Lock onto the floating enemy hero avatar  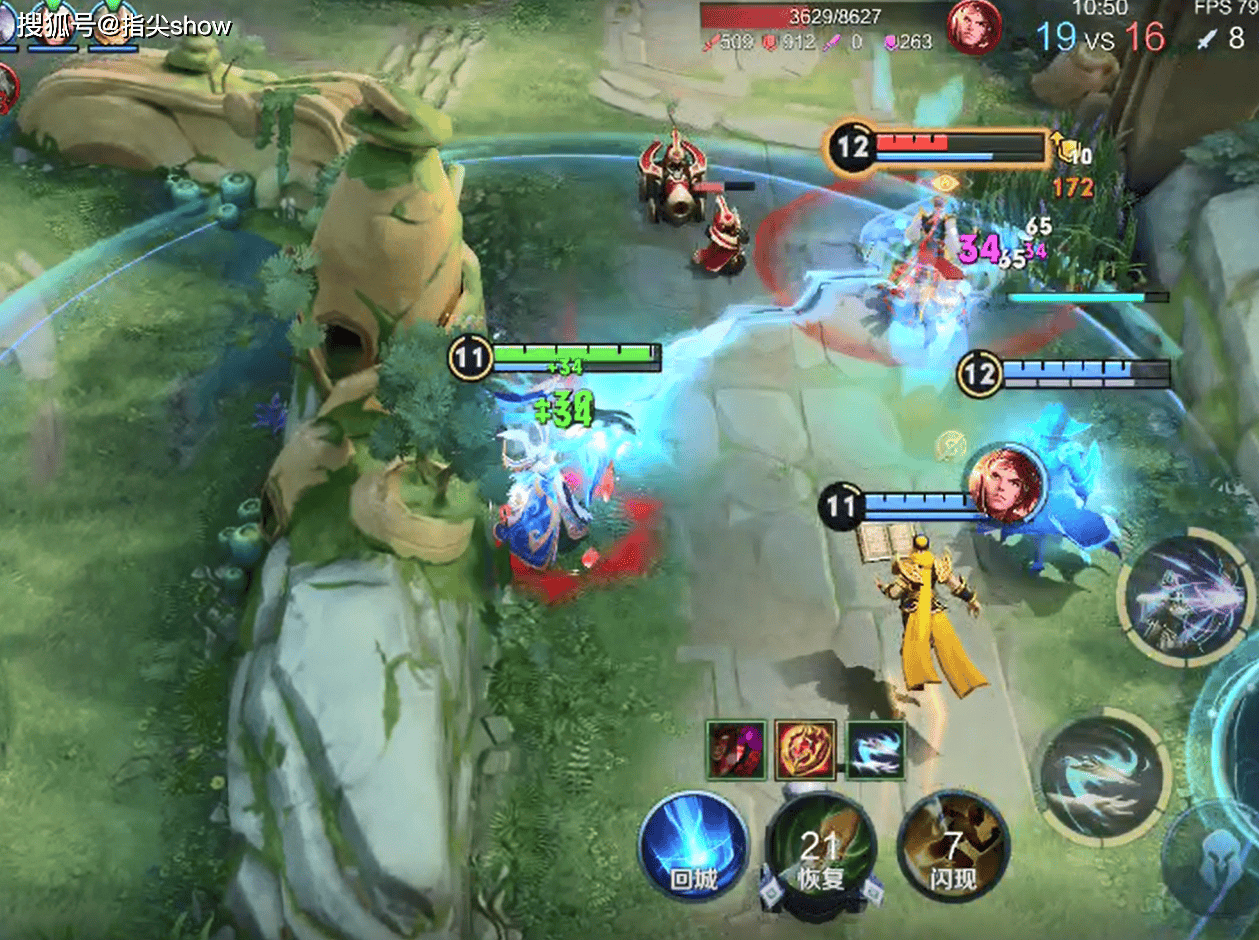click(x=1005, y=484)
